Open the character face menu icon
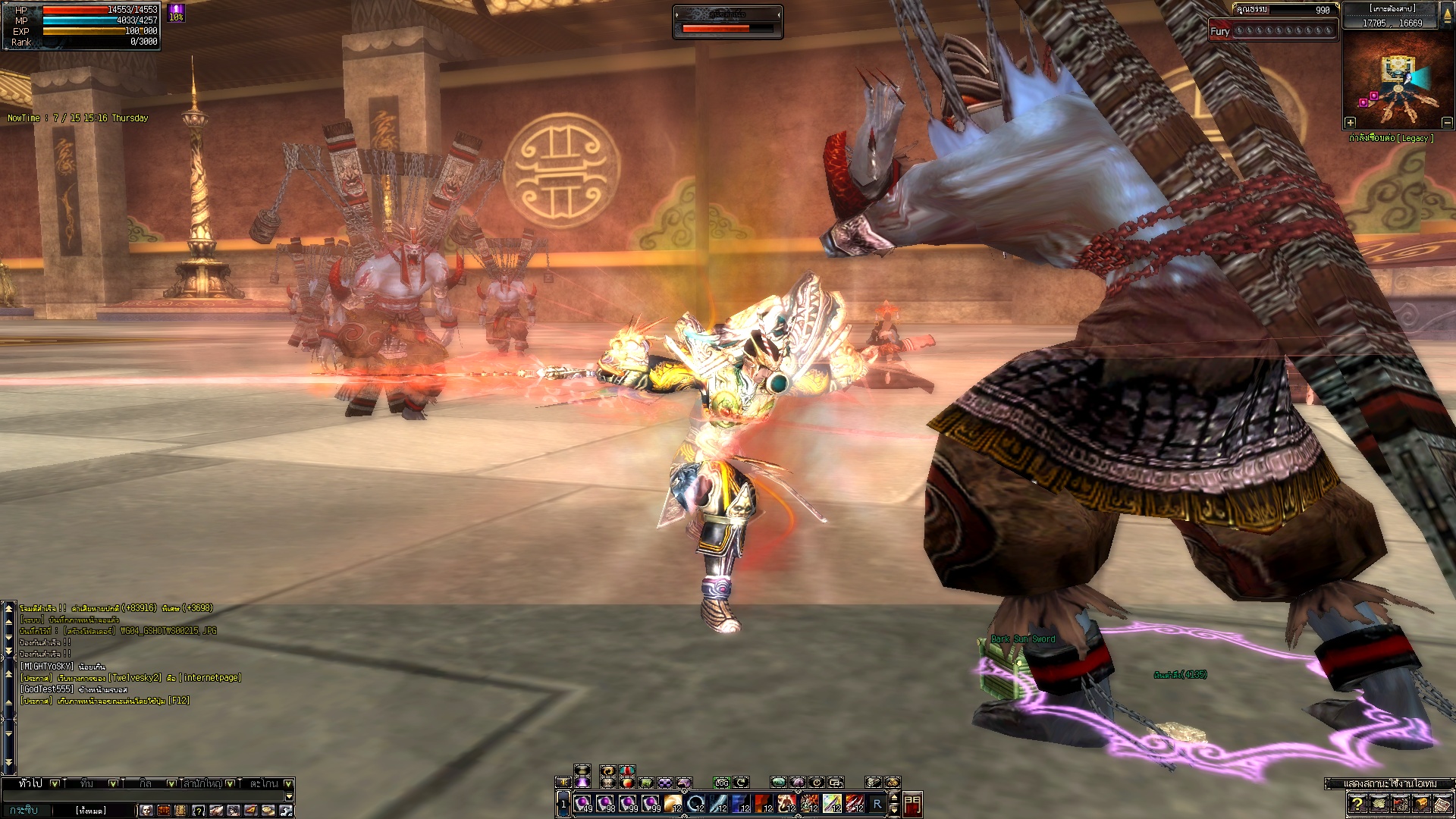This screenshot has width=1456, height=819. [146, 811]
